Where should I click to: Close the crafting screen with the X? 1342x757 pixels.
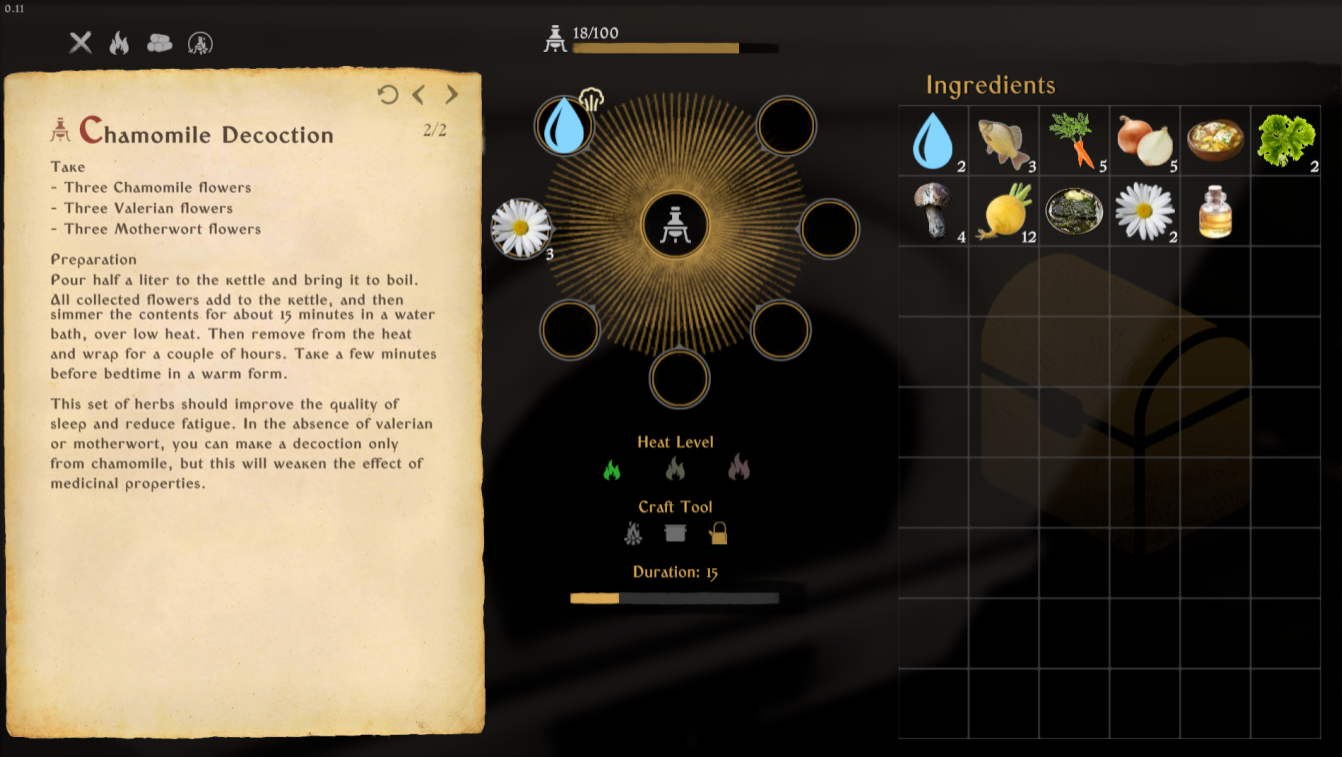(x=80, y=42)
